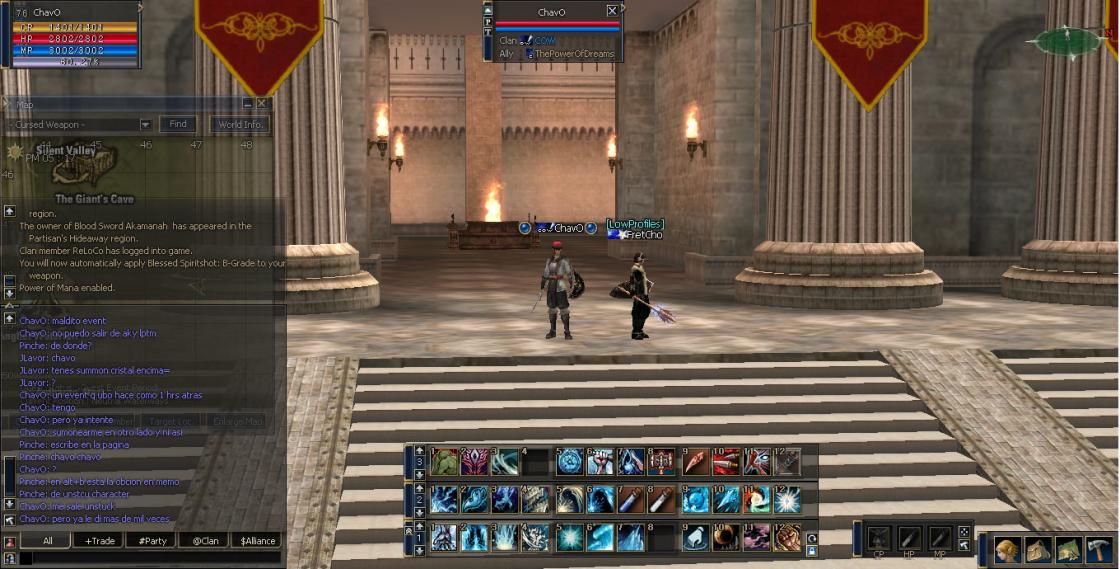Use the green ogre face skill icon
The image size is (1120, 569).
click(x=445, y=461)
